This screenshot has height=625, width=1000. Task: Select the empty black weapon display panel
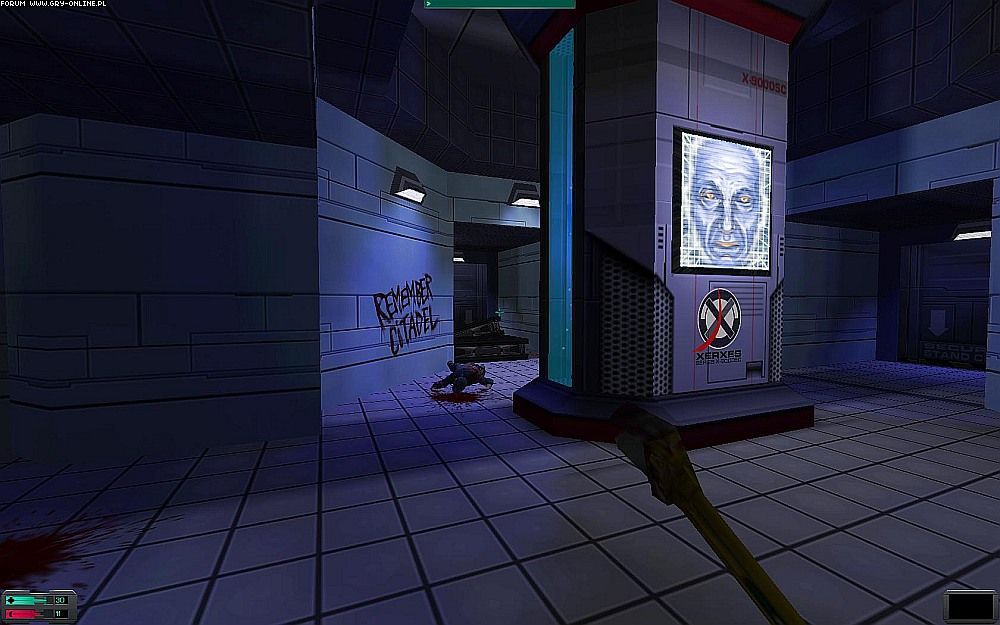[x=969, y=606]
